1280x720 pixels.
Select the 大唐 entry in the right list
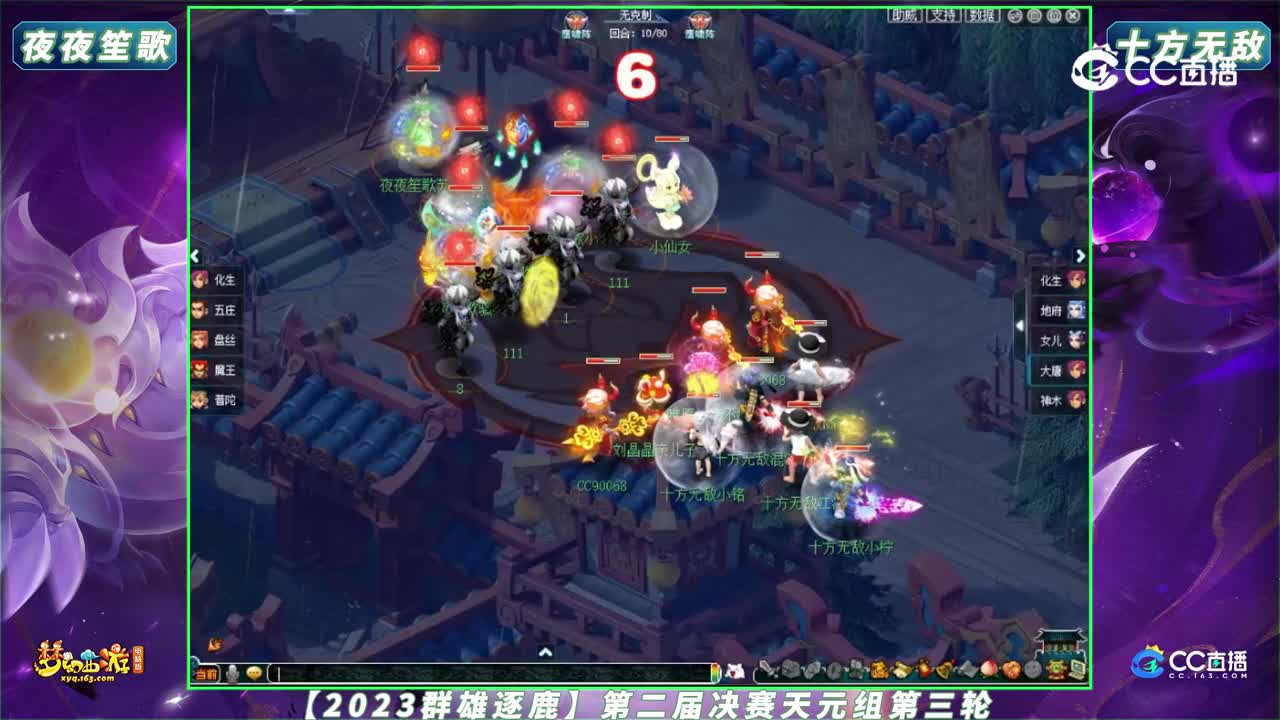coord(1058,369)
